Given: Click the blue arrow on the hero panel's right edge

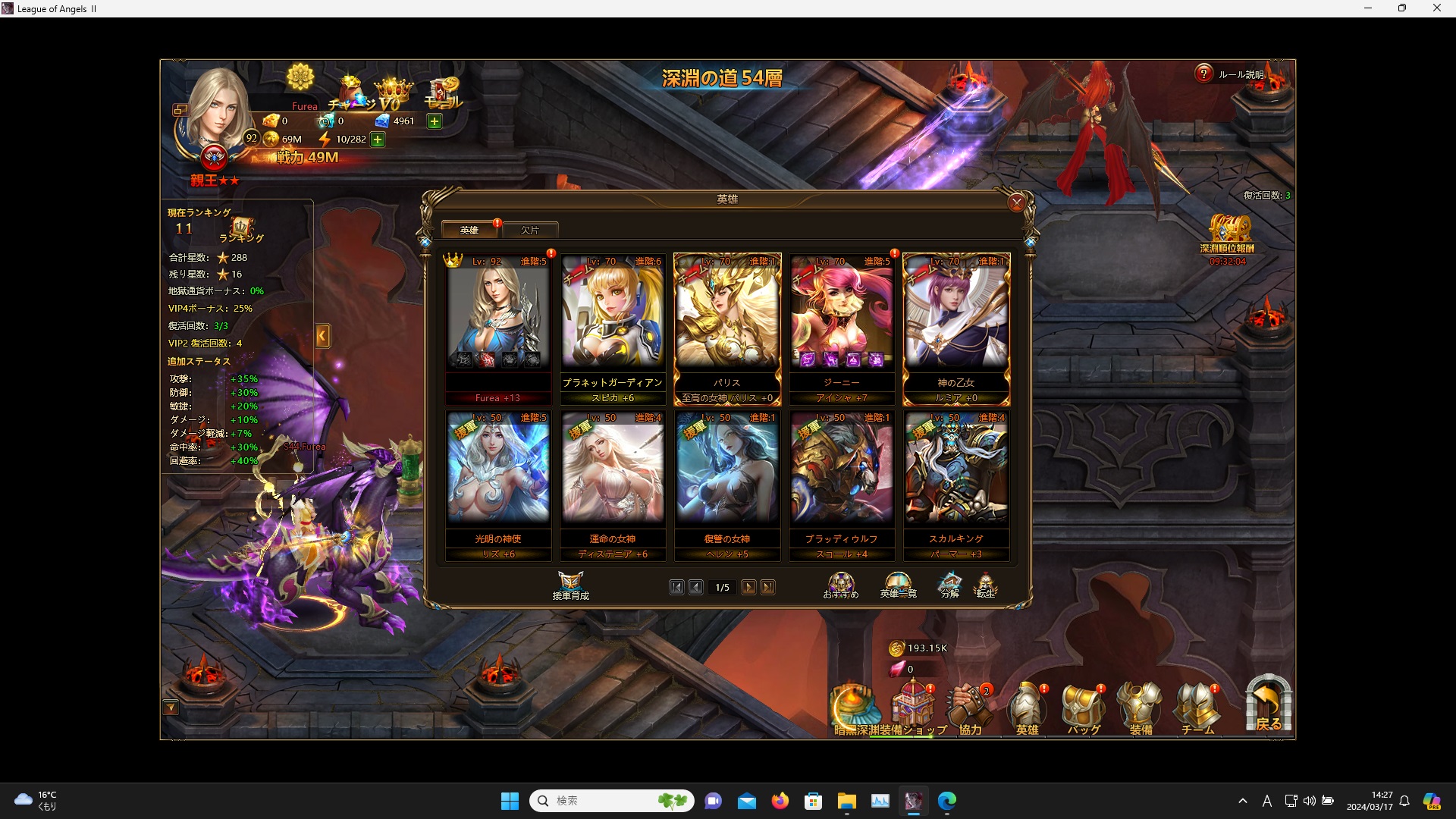Looking at the screenshot, I should [x=1029, y=243].
